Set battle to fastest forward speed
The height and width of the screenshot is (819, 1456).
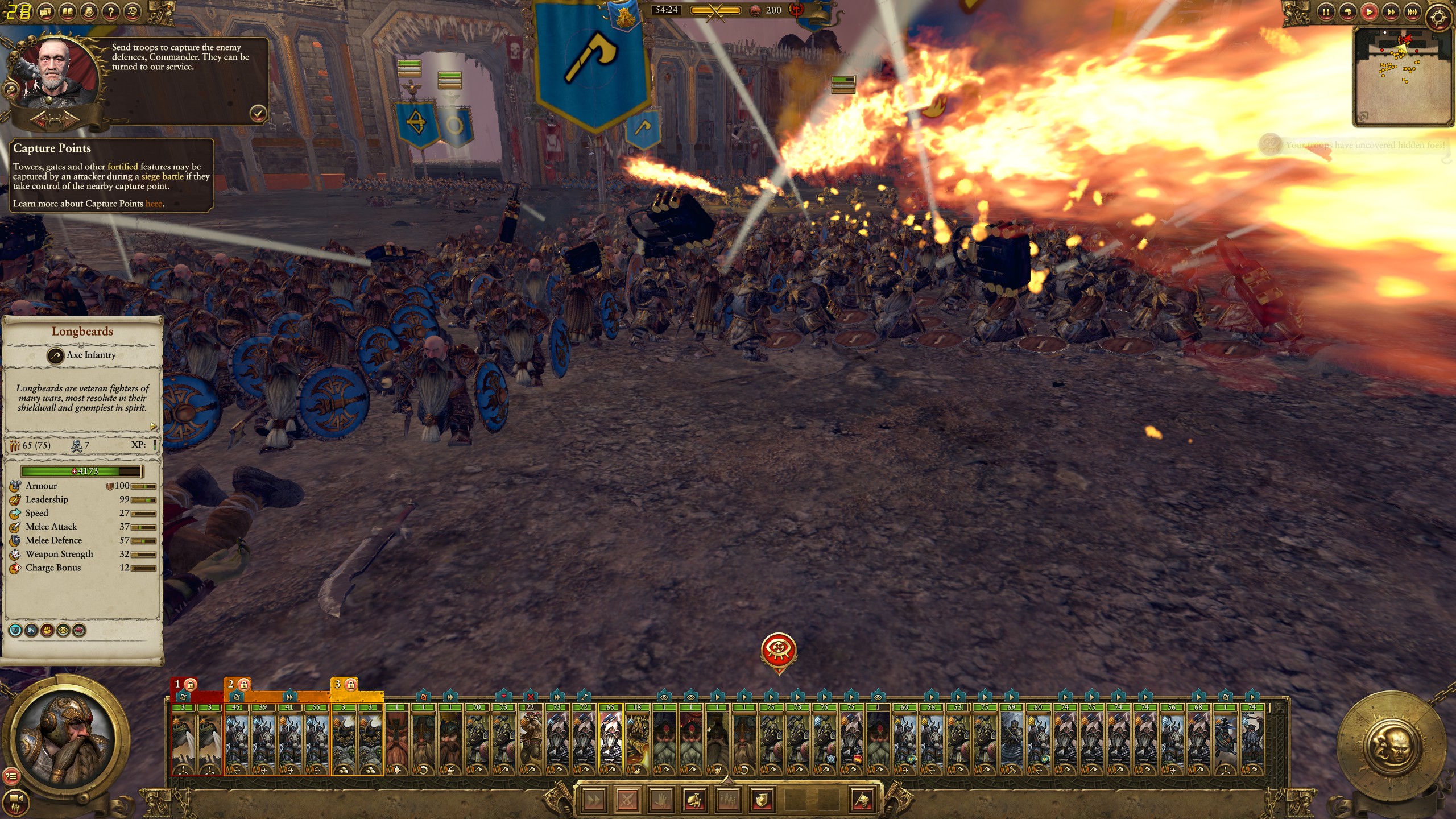tap(1412, 11)
